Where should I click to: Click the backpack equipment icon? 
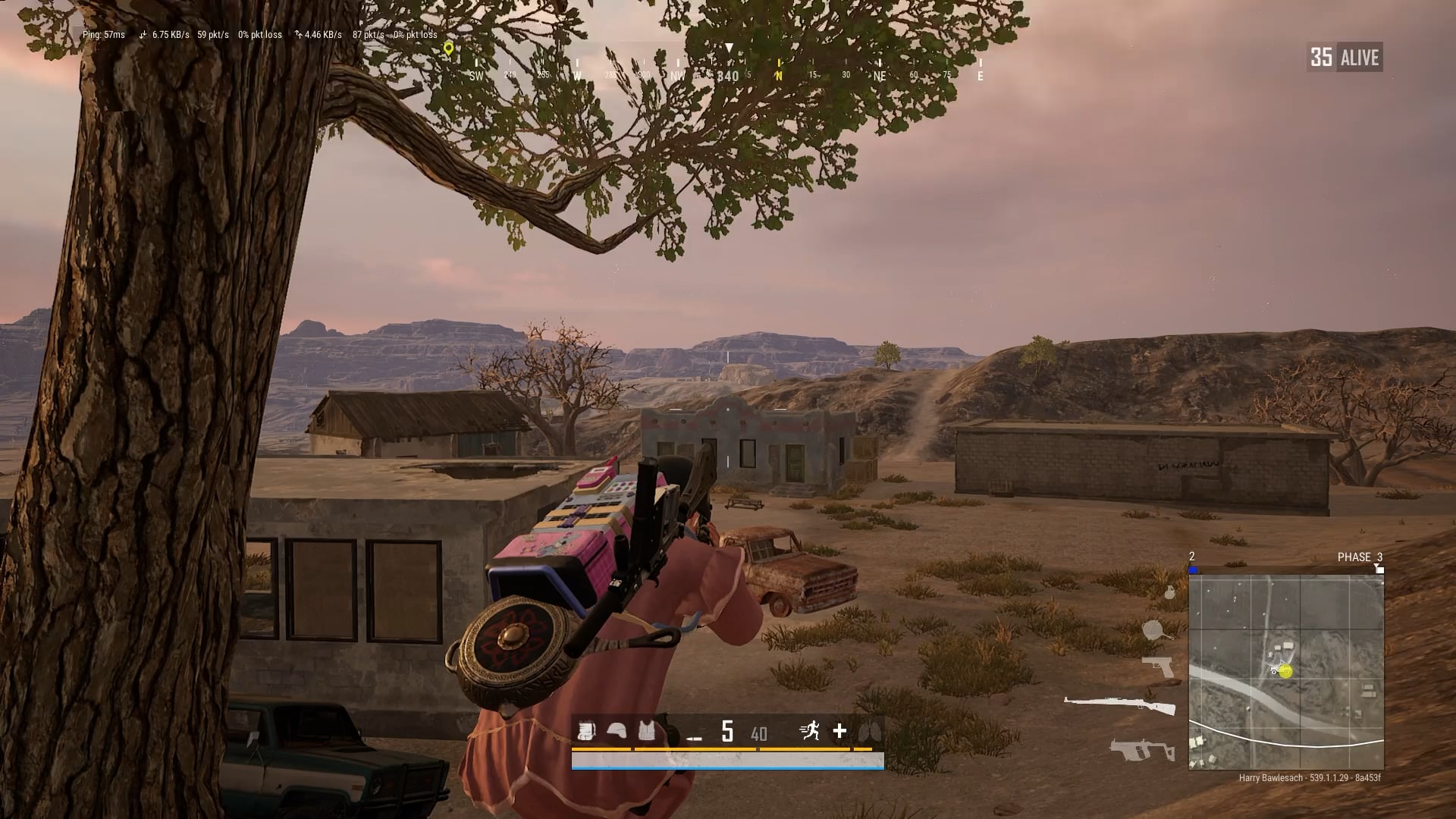(586, 731)
